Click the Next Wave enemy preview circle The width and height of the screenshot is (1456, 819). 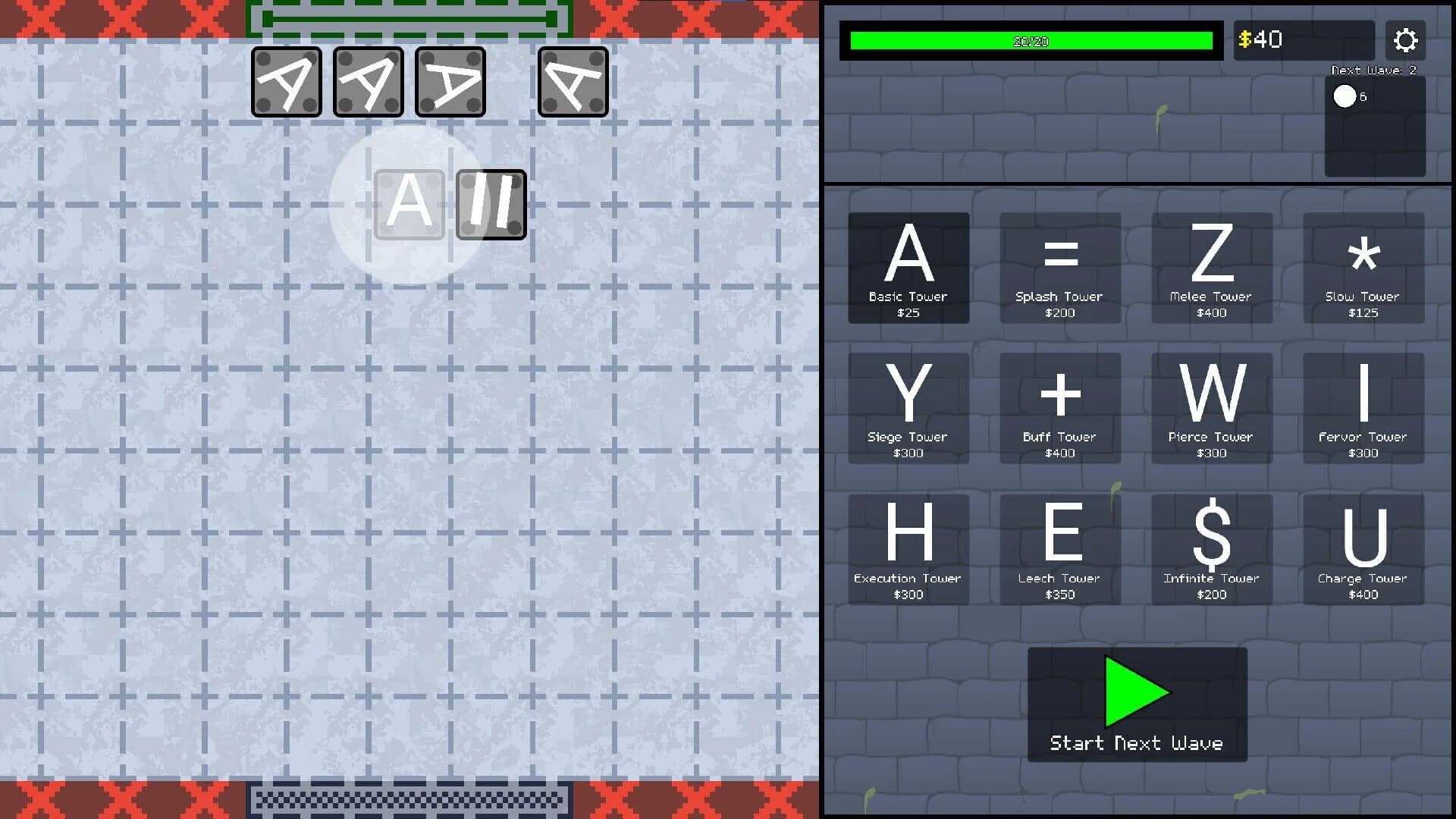pos(1345,96)
